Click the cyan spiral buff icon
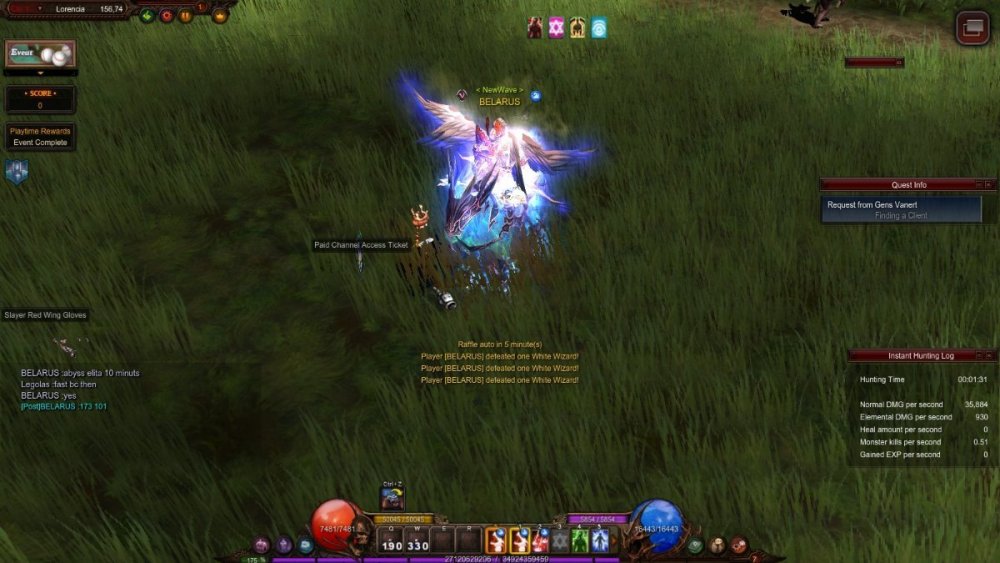 [x=599, y=28]
